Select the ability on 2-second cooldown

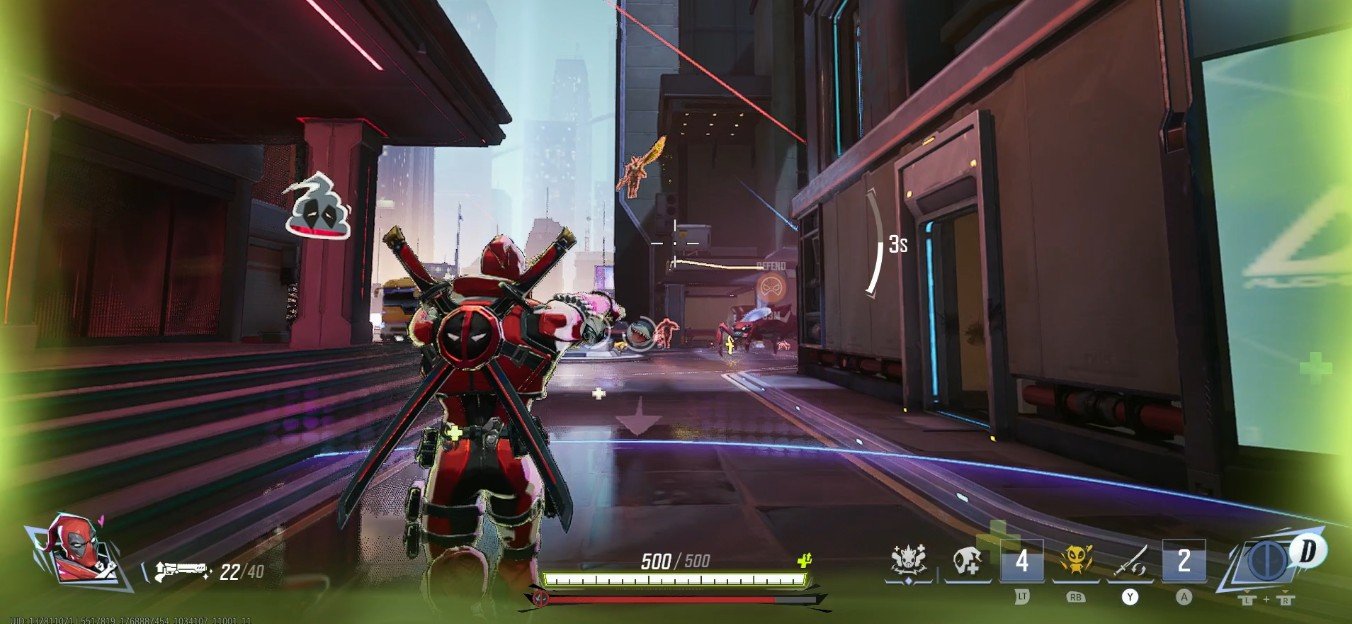point(1184,561)
